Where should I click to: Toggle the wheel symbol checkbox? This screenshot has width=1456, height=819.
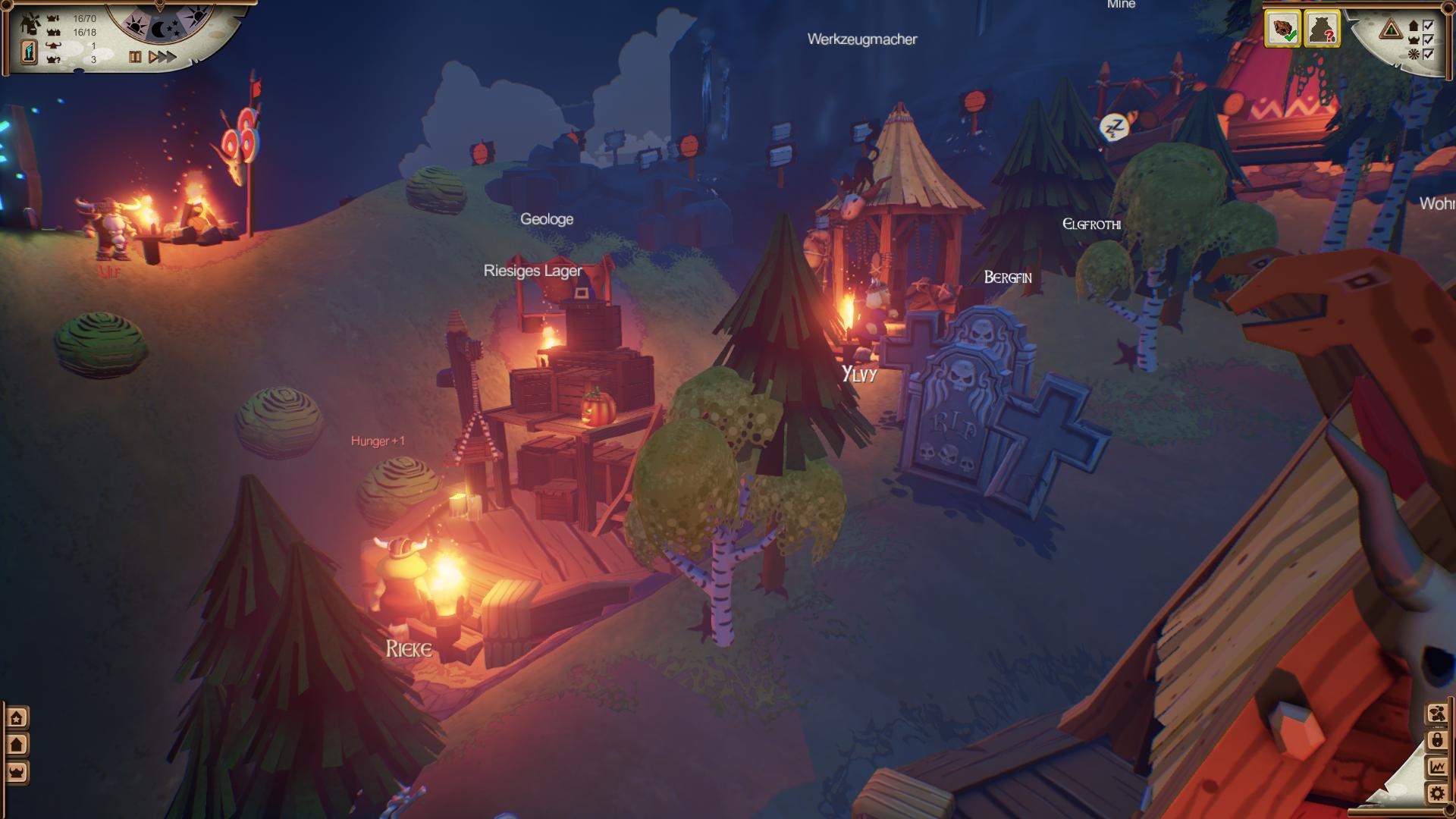[1429, 54]
